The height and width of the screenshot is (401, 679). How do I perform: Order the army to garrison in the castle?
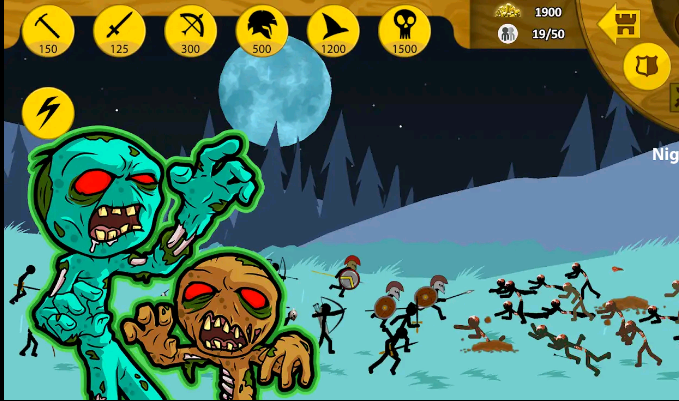(x=620, y=23)
